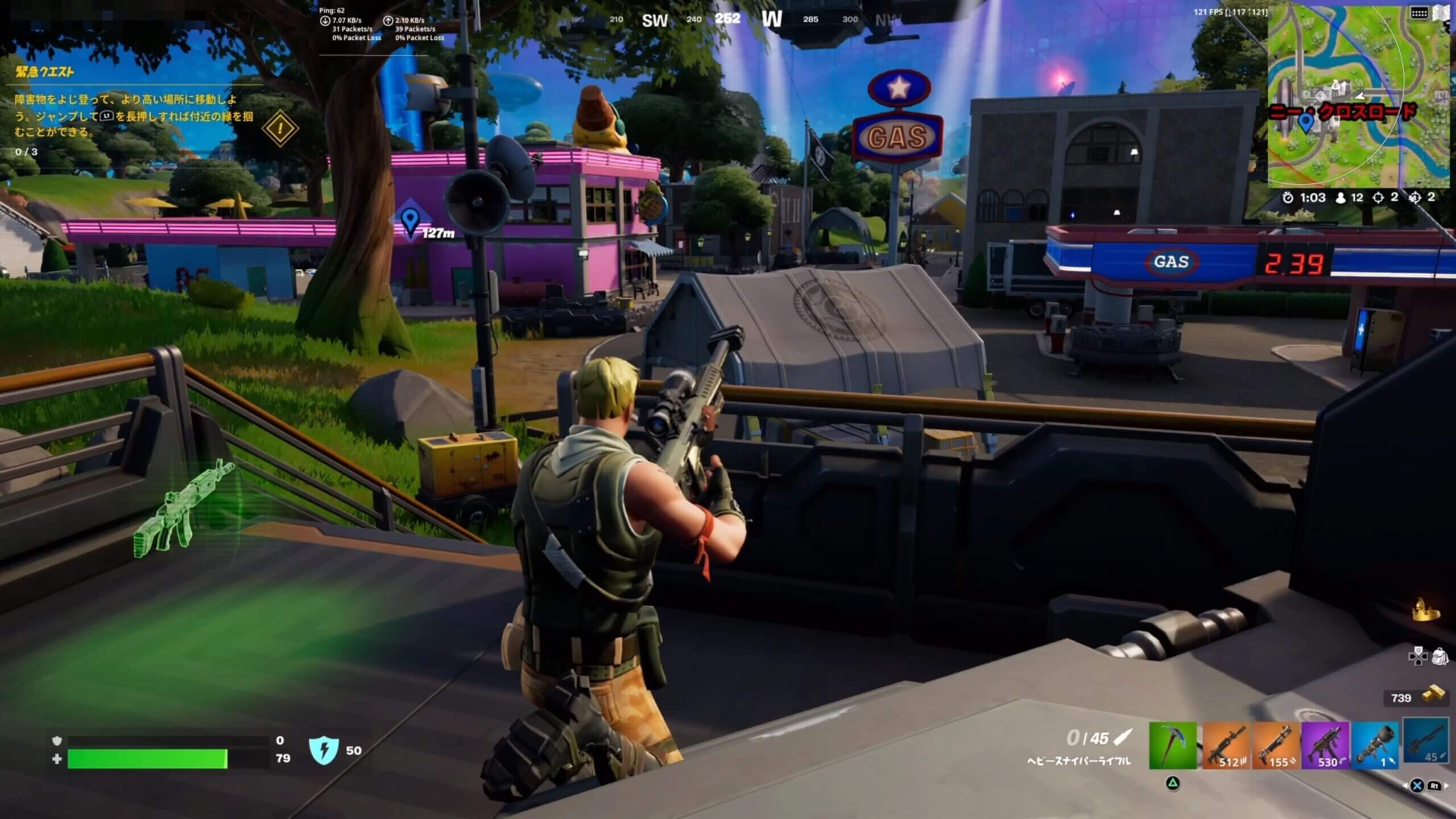Select the green pickaxe slot
This screenshot has height=819, width=1456.
pyautogui.click(x=1173, y=745)
